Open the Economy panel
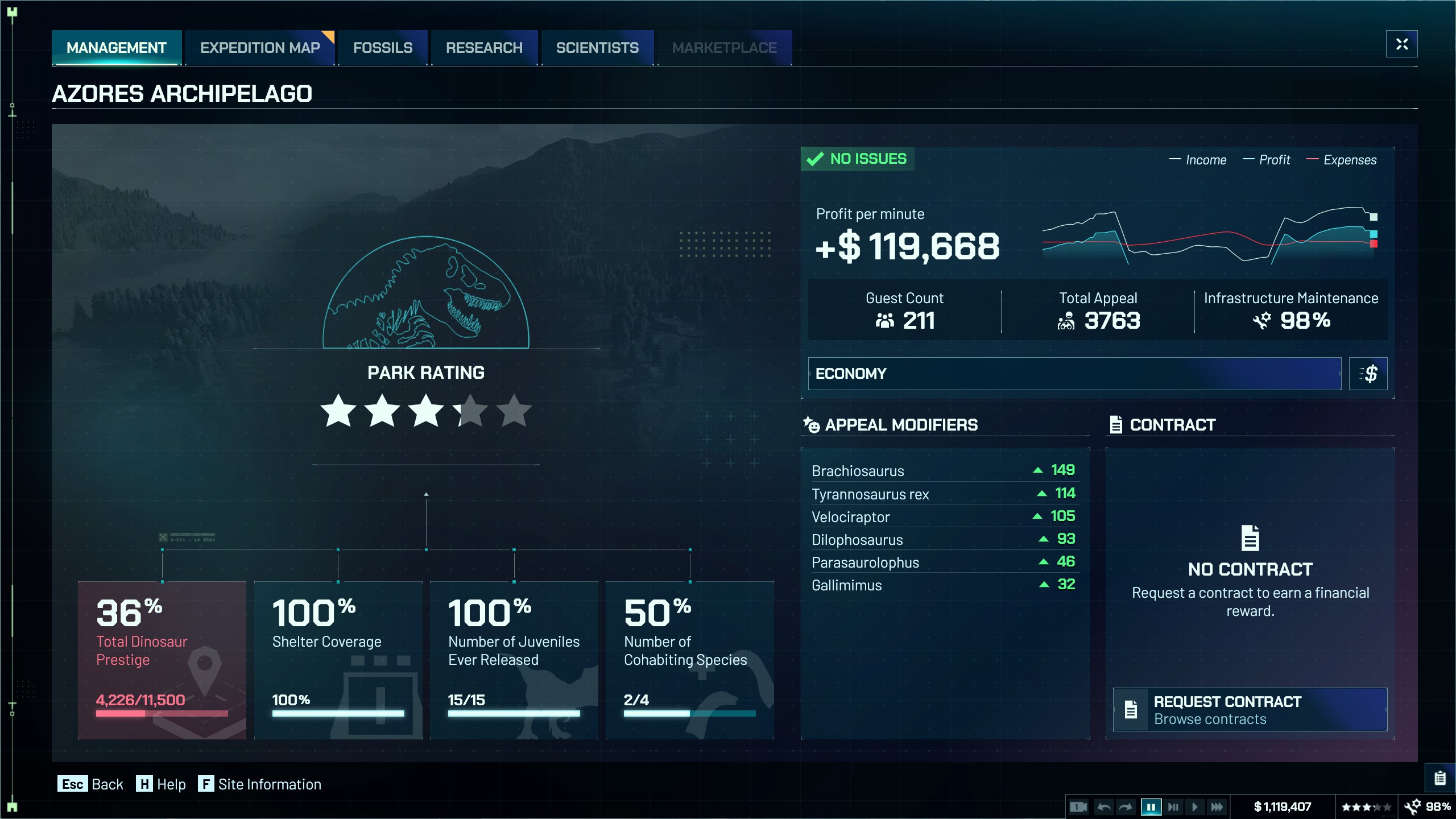This screenshot has height=819, width=1456. coord(1074,374)
